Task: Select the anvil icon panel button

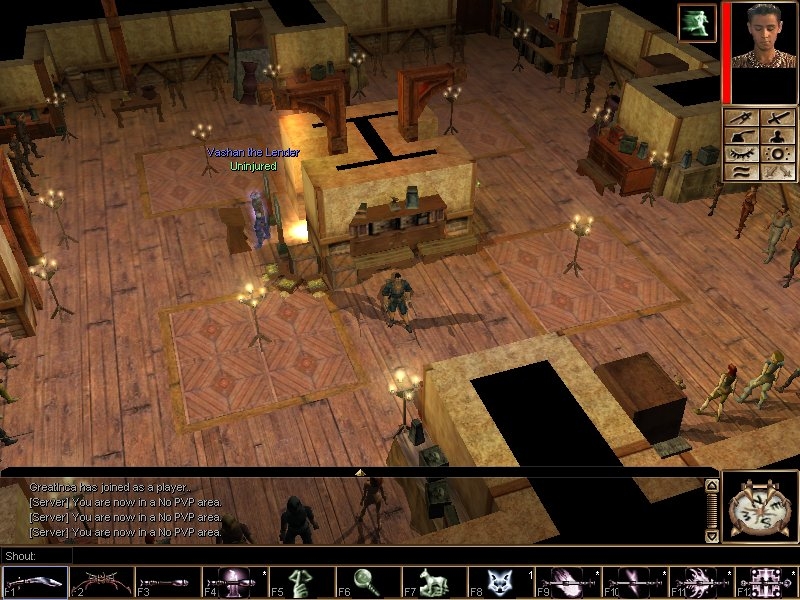Action: coord(743,136)
